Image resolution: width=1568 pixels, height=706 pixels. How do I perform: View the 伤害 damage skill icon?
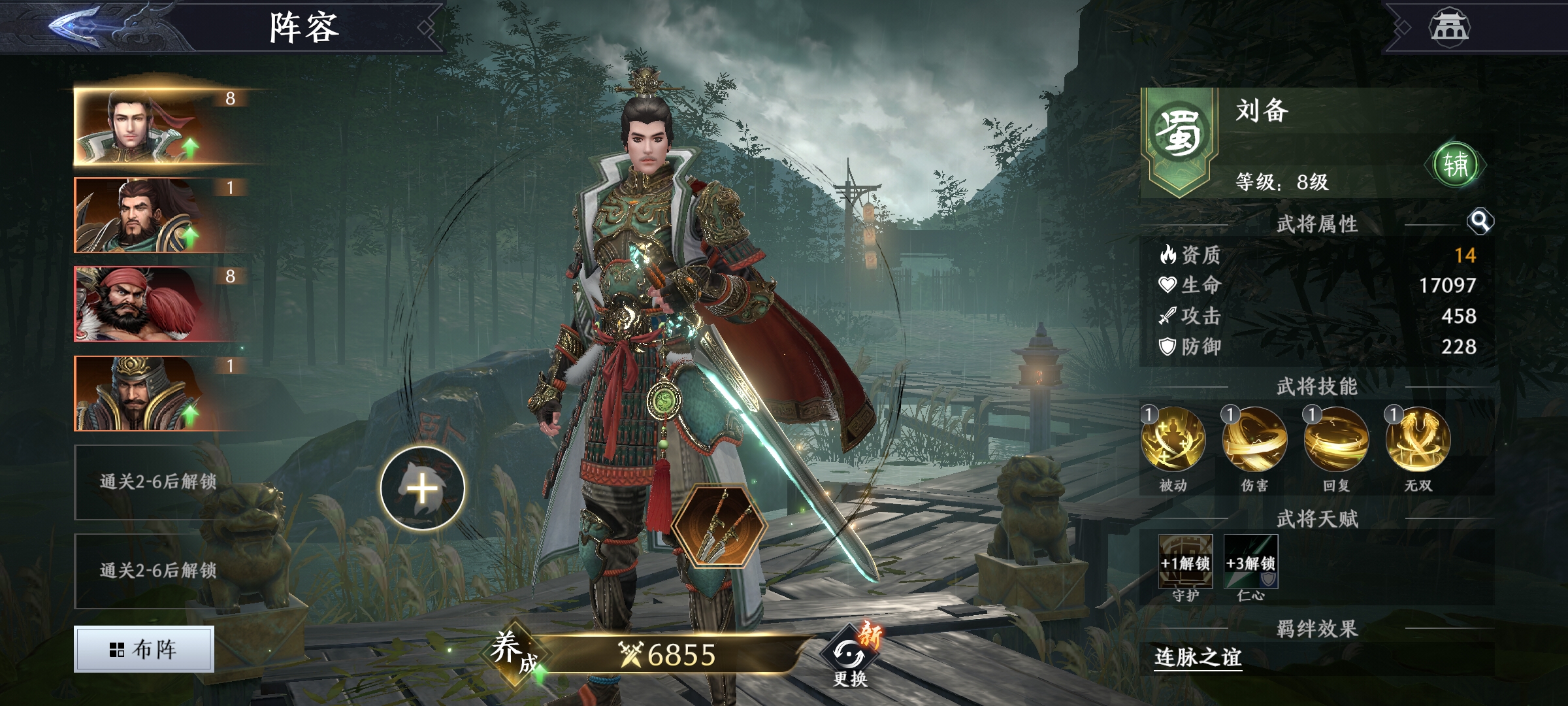click(x=1254, y=439)
